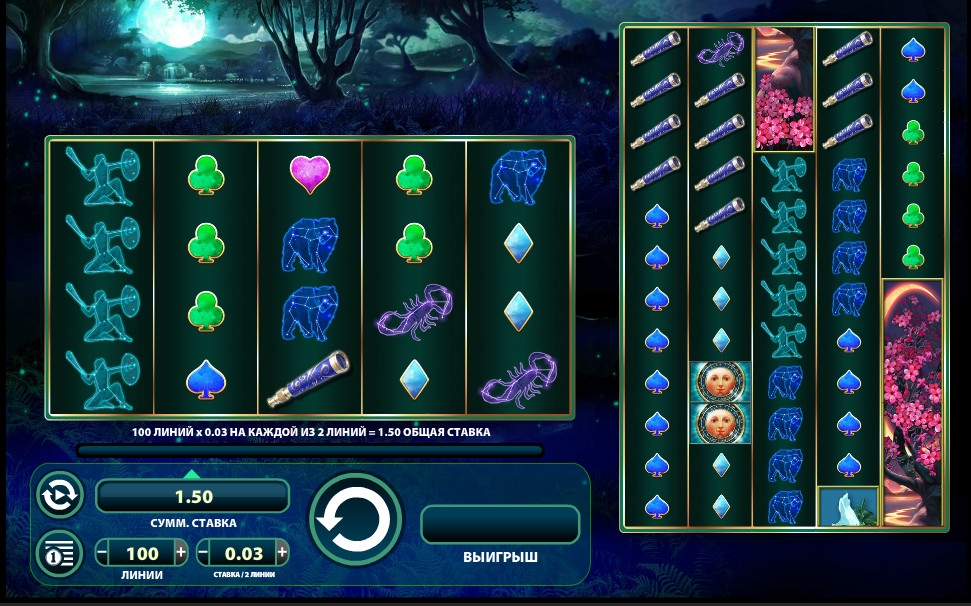Raise the bet per 2 lines
The image size is (971, 606).
click(x=283, y=552)
